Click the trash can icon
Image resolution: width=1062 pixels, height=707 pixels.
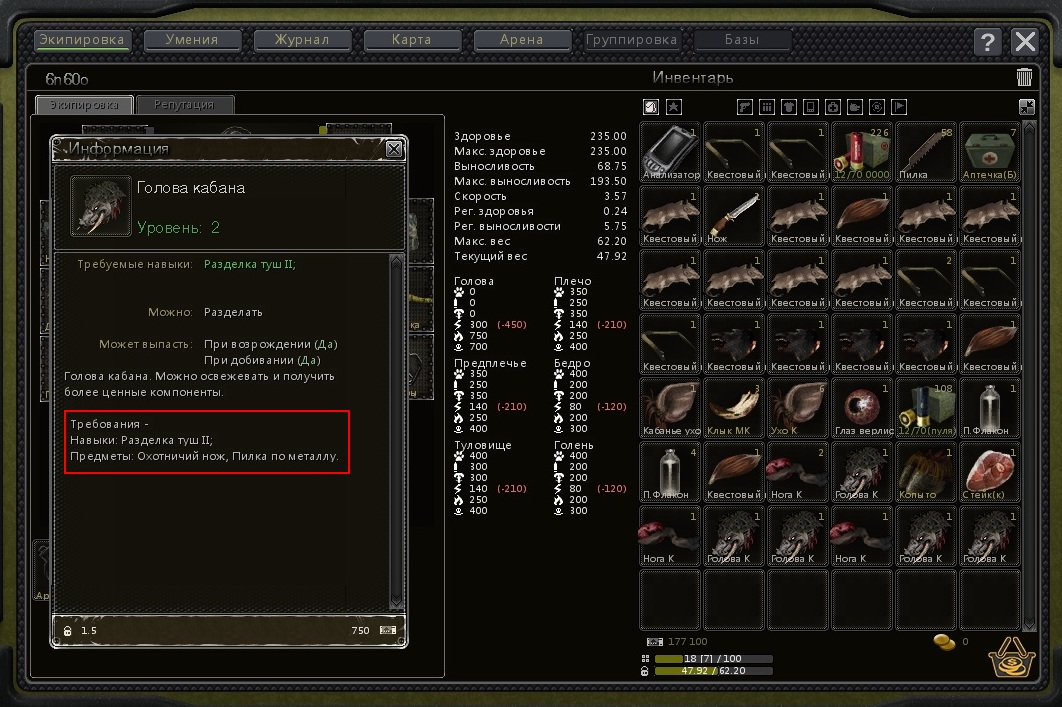point(1024,77)
